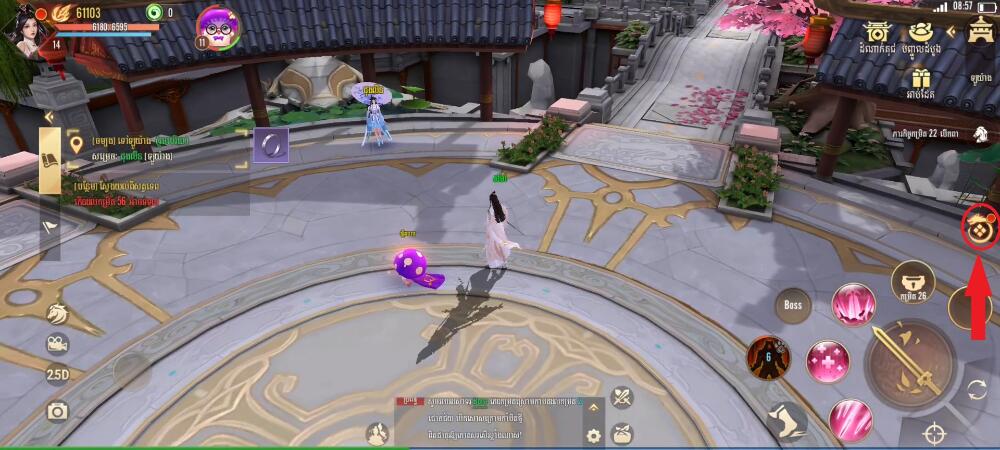Take a screenshot with the camera icon

pos(57,410)
